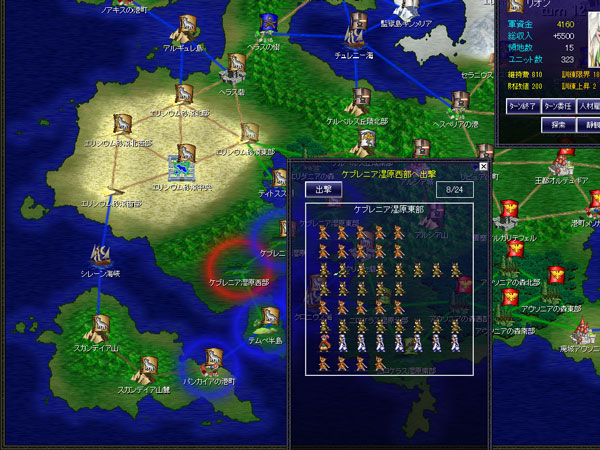
Task: Select the ヘスペリアの港 territory node
Action: (x=459, y=101)
